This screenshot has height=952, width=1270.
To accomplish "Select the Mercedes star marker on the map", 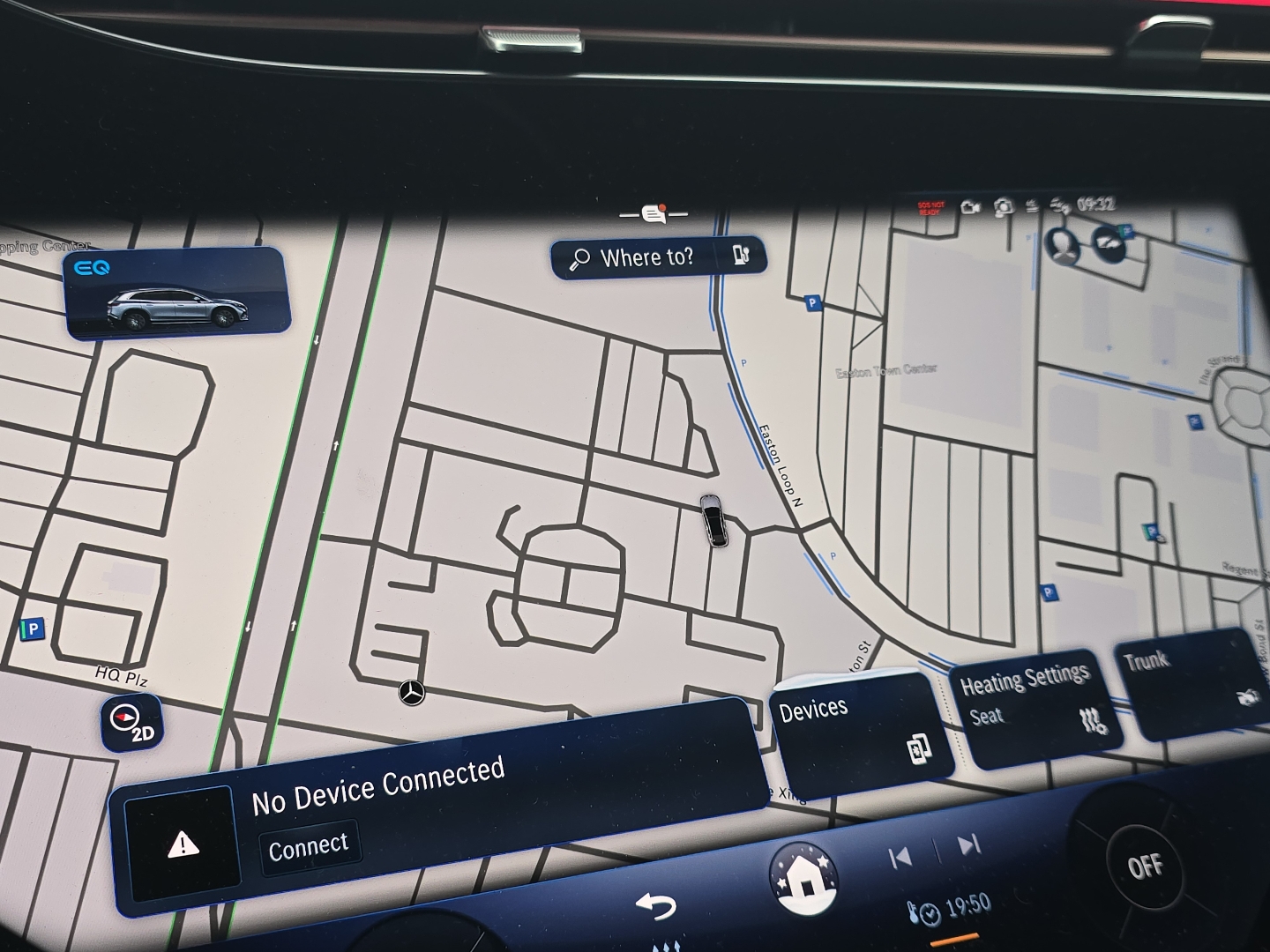I will pos(410,695).
